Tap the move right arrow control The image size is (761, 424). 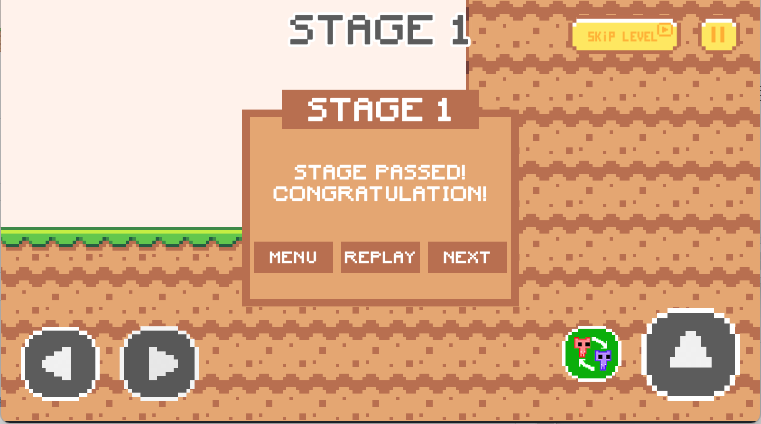160,363
